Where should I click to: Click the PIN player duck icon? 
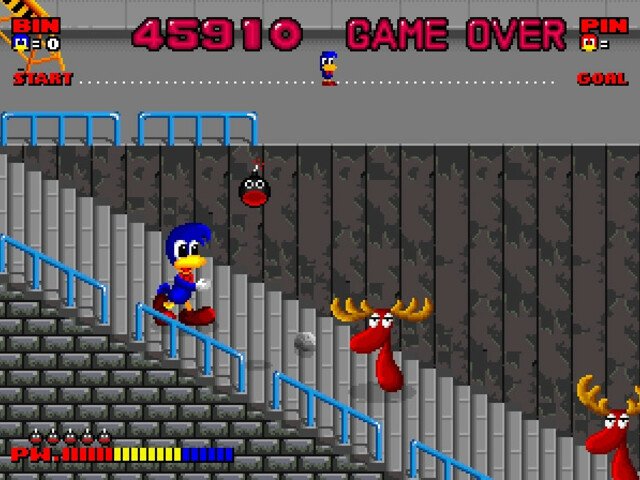[x=589, y=43]
